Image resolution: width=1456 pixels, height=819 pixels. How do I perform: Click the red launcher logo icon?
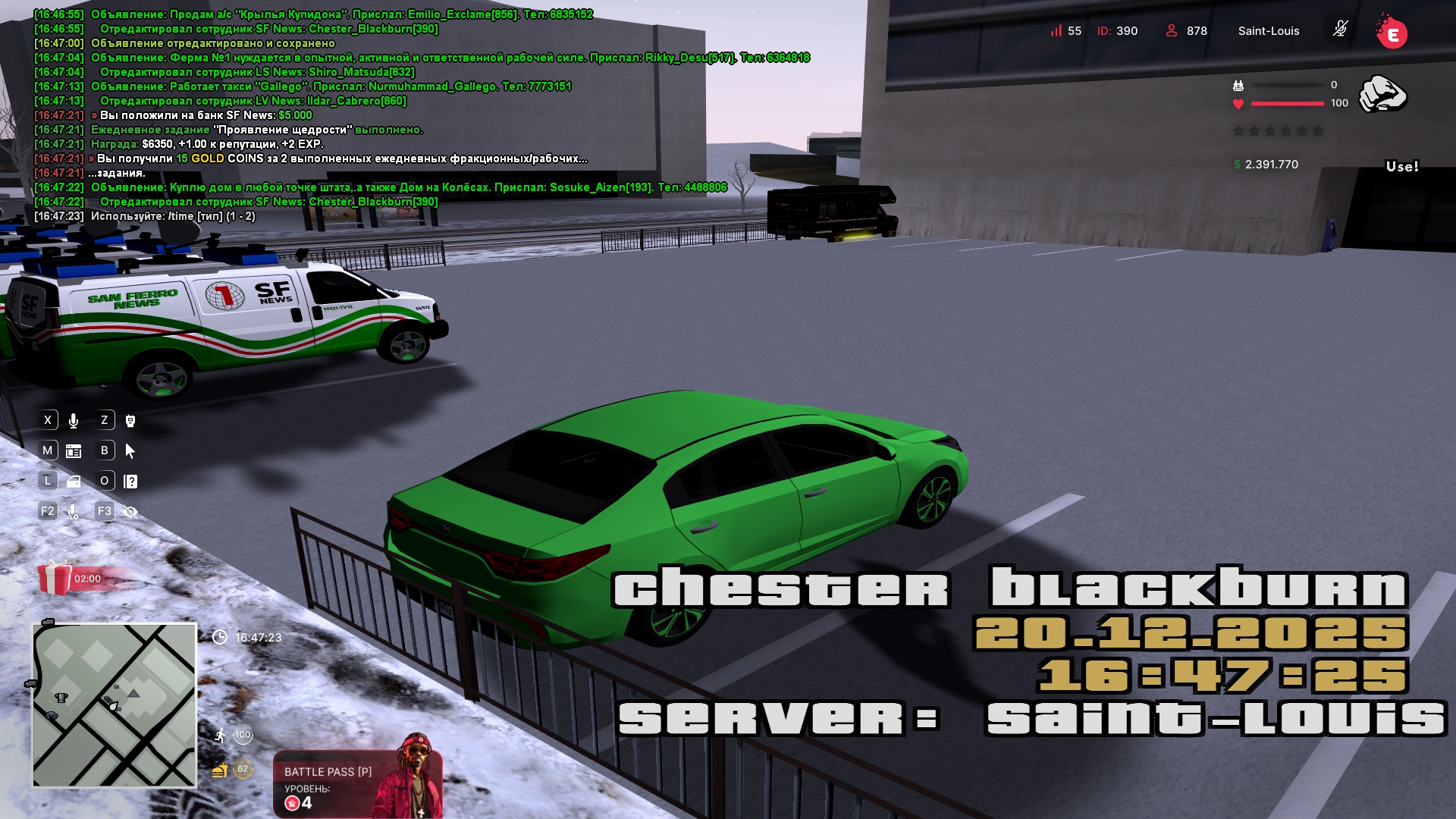pos(1392,33)
